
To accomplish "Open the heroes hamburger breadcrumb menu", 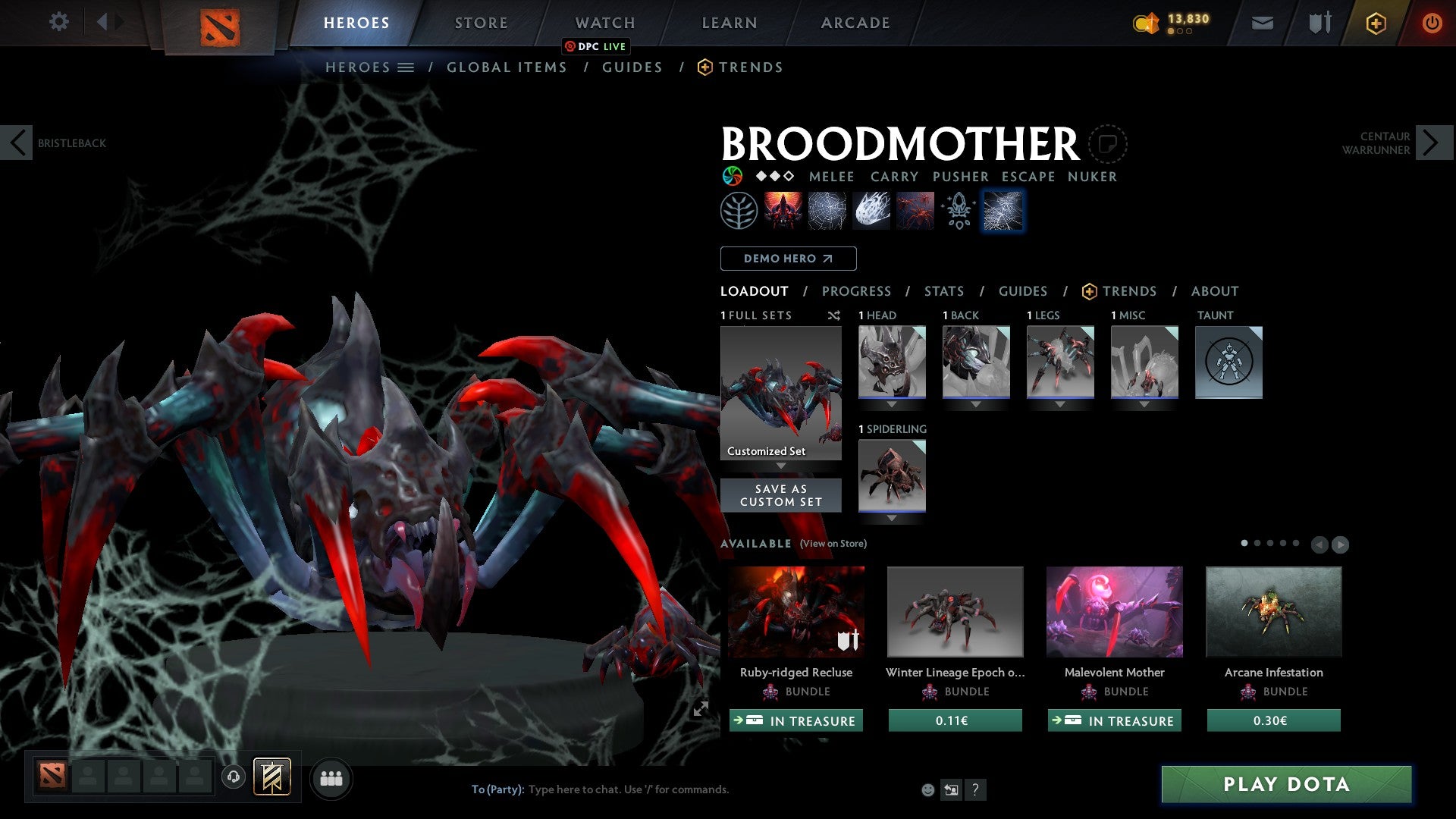I will tap(405, 67).
